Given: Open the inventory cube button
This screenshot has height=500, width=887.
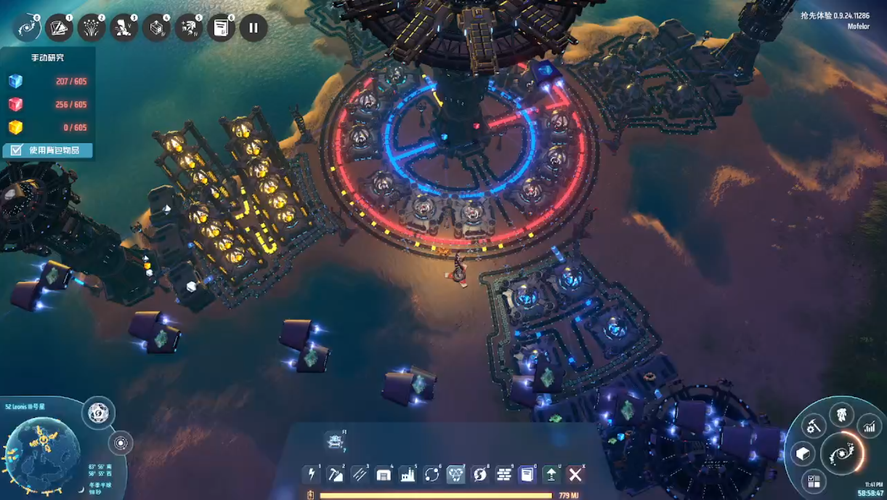Looking at the screenshot, I should tap(803, 455).
